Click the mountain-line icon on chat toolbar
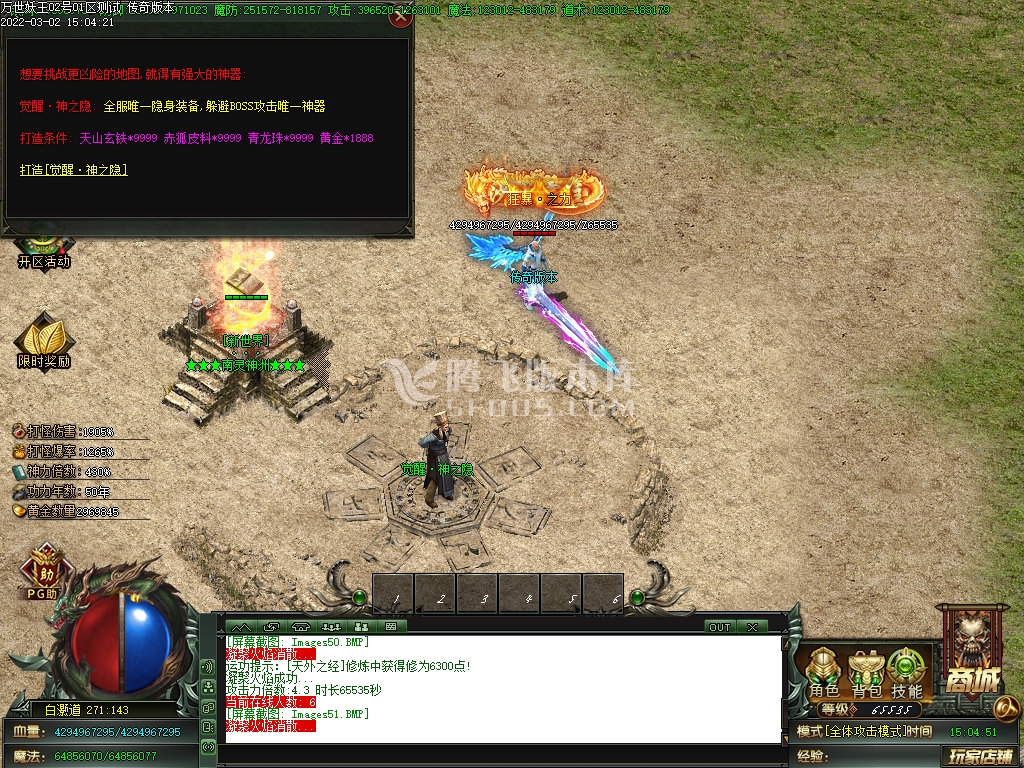 (x=243, y=627)
